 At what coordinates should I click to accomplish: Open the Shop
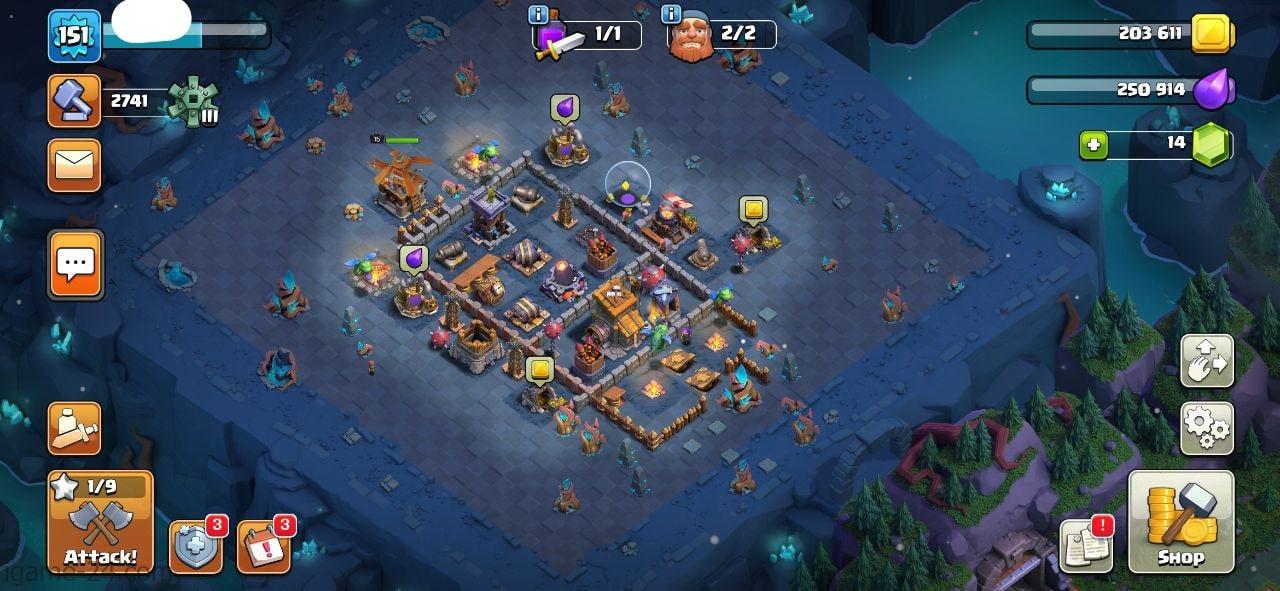[1181, 522]
